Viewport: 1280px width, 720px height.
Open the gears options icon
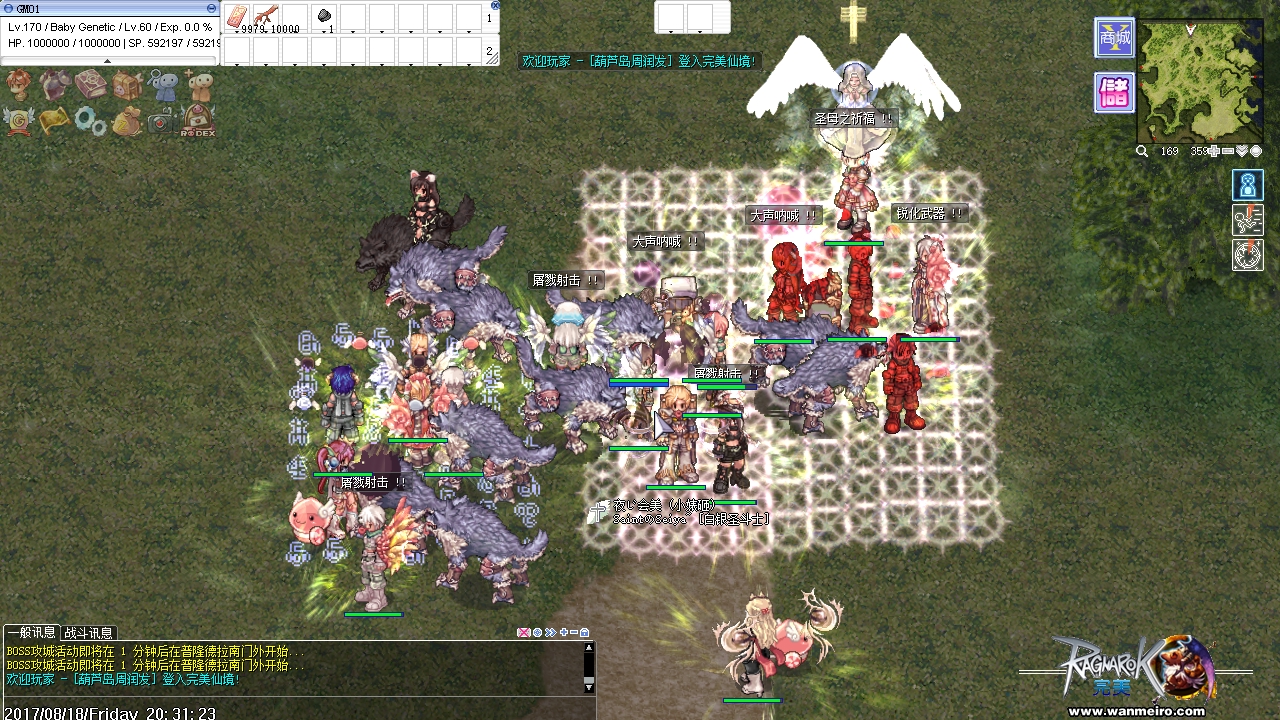click(90, 121)
